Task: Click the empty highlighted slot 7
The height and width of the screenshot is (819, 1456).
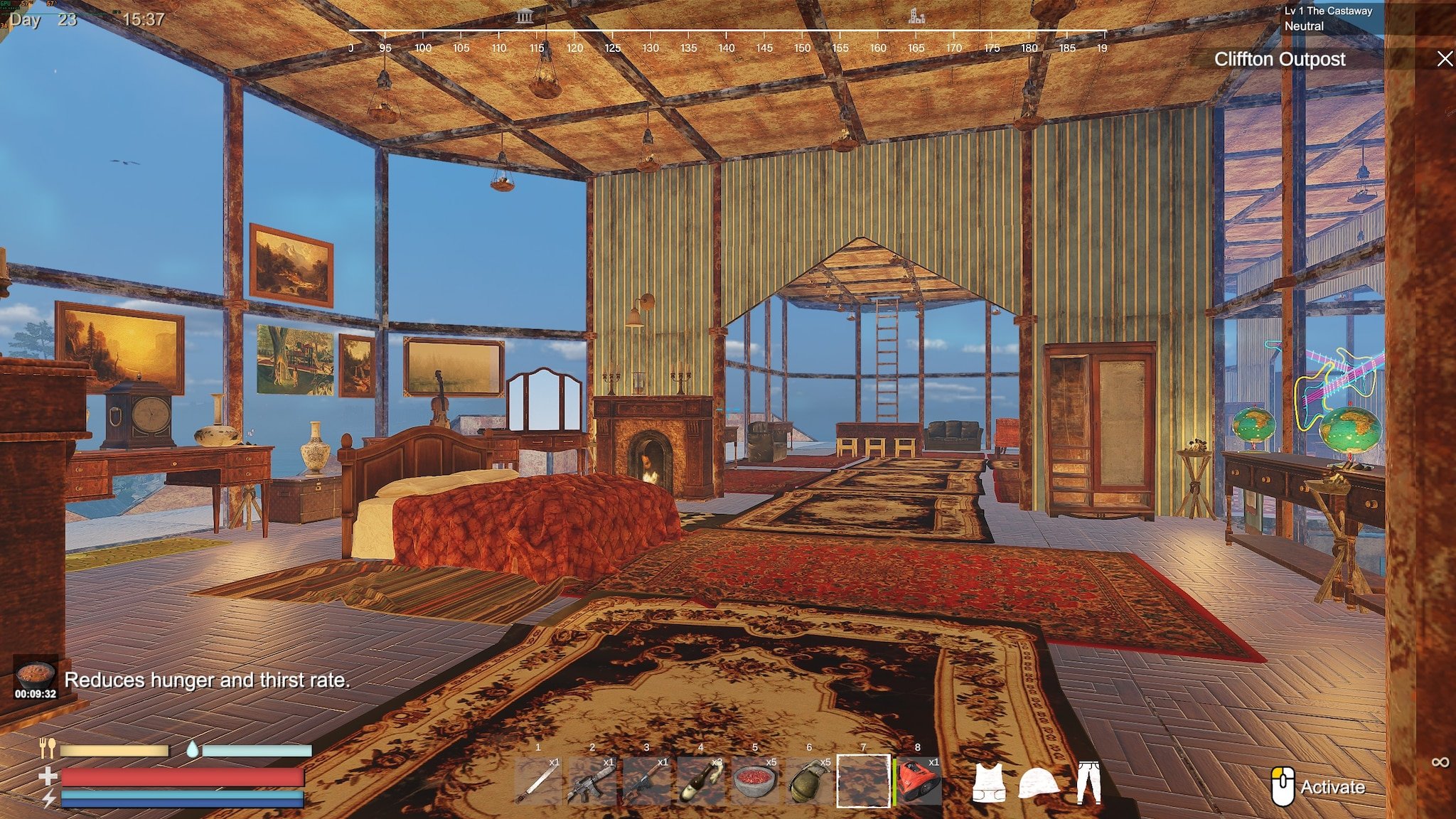Action: coord(863,782)
